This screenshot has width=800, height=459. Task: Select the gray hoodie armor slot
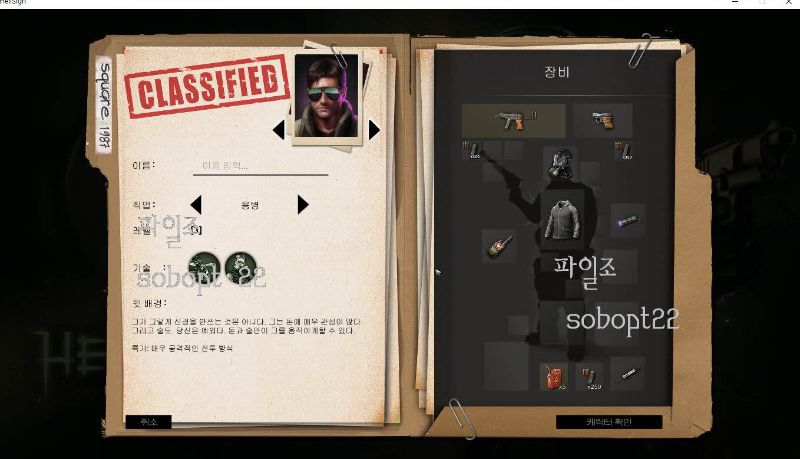point(564,219)
